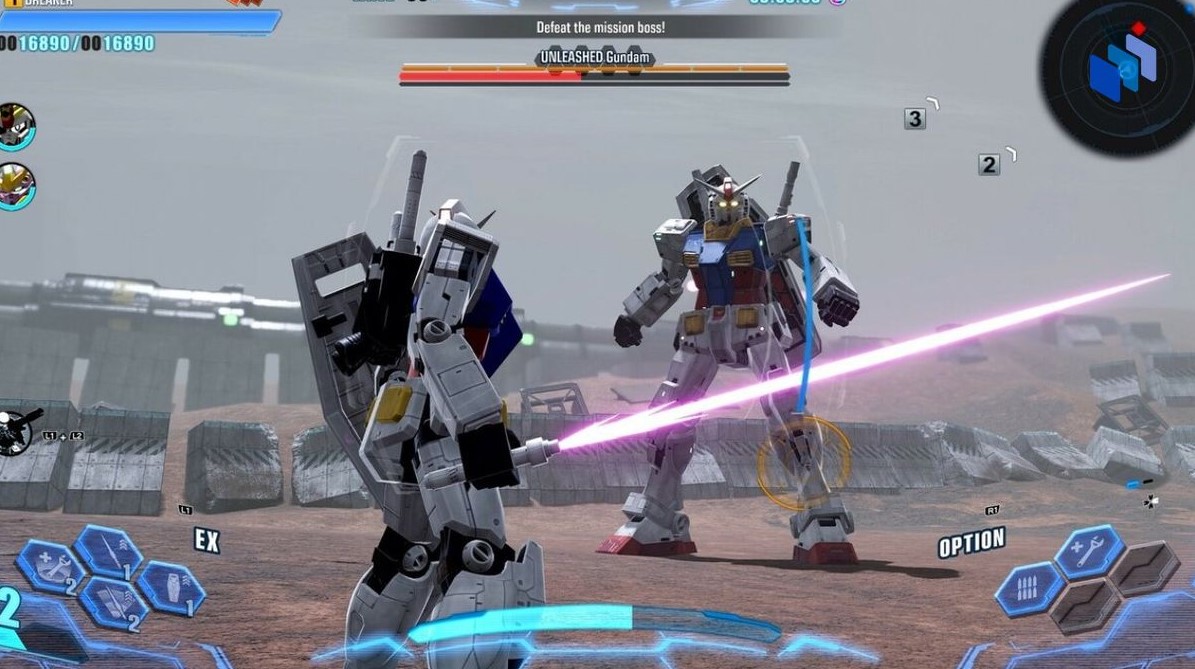The height and width of the screenshot is (669, 1195).
Task: Activate the repair wrench EX skill
Action: (x=50, y=567)
